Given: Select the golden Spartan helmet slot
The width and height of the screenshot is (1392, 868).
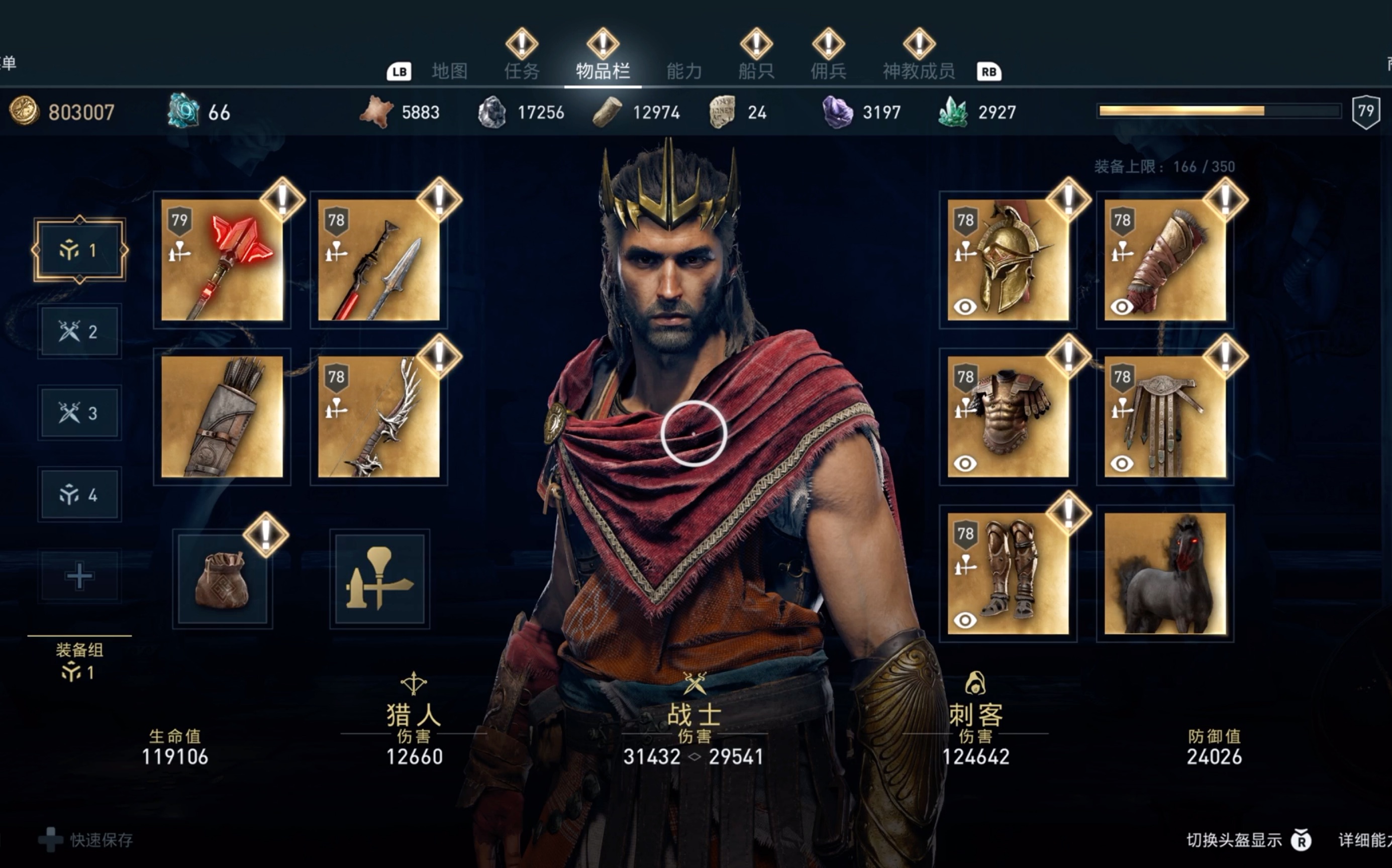Looking at the screenshot, I should 1008,260.
